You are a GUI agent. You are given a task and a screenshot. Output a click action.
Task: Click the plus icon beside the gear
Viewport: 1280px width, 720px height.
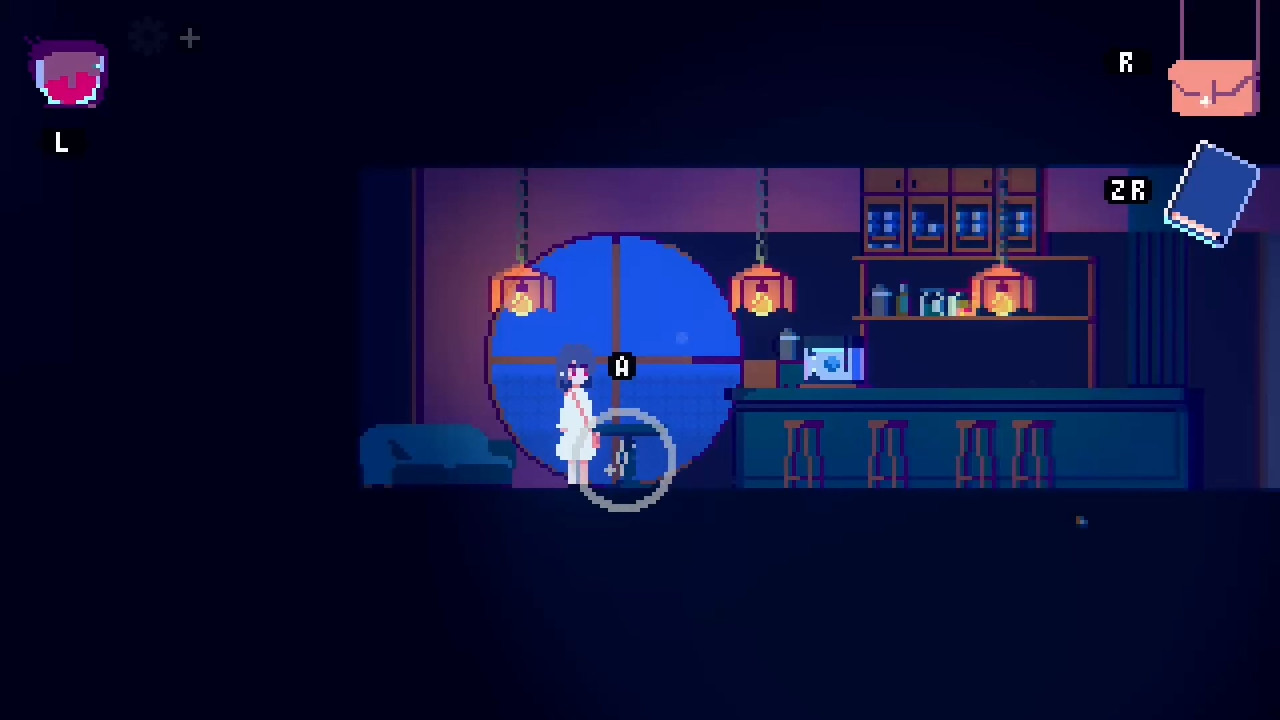pyautogui.click(x=189, y=38)
